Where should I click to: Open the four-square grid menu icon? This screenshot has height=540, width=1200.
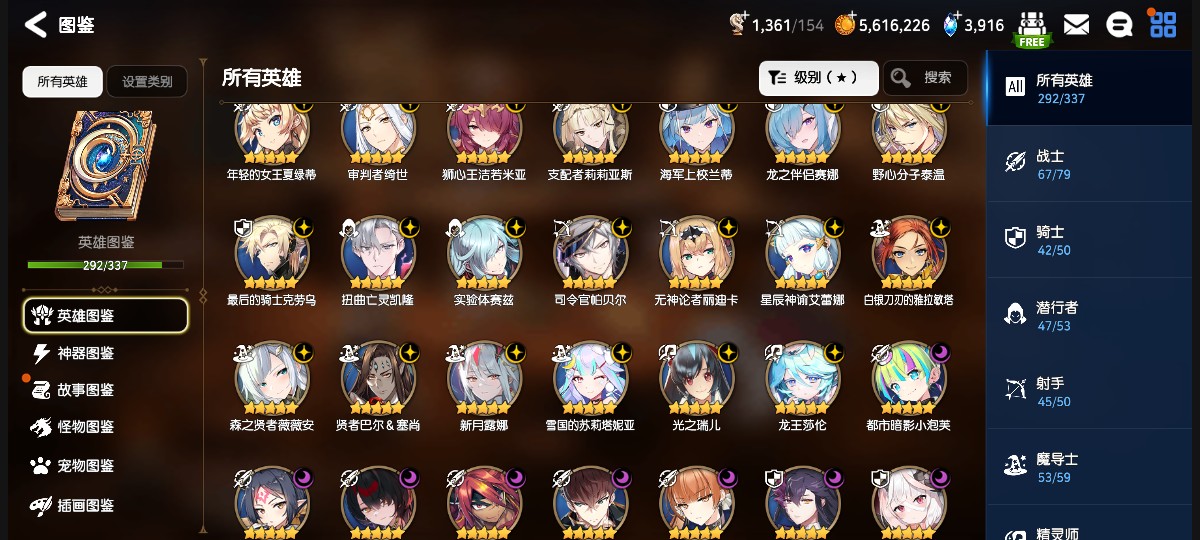click(x=1163, y=25)
